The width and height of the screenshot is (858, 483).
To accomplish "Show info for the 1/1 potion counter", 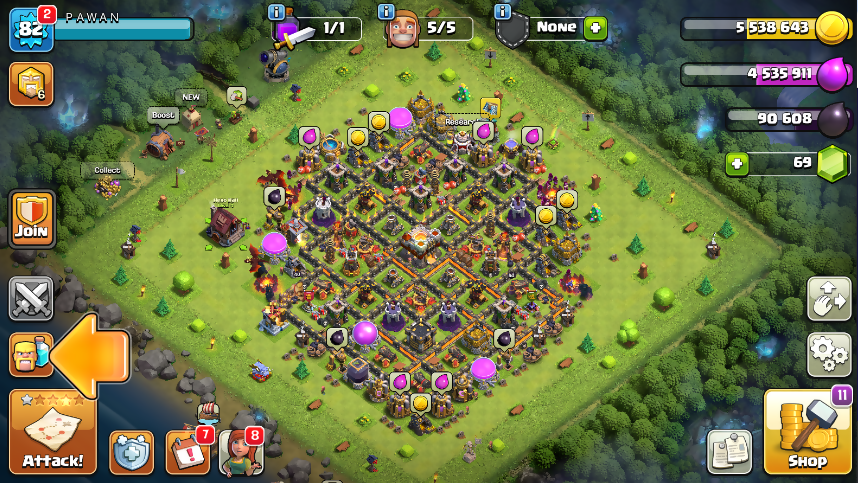I will [x=277, y=12].
